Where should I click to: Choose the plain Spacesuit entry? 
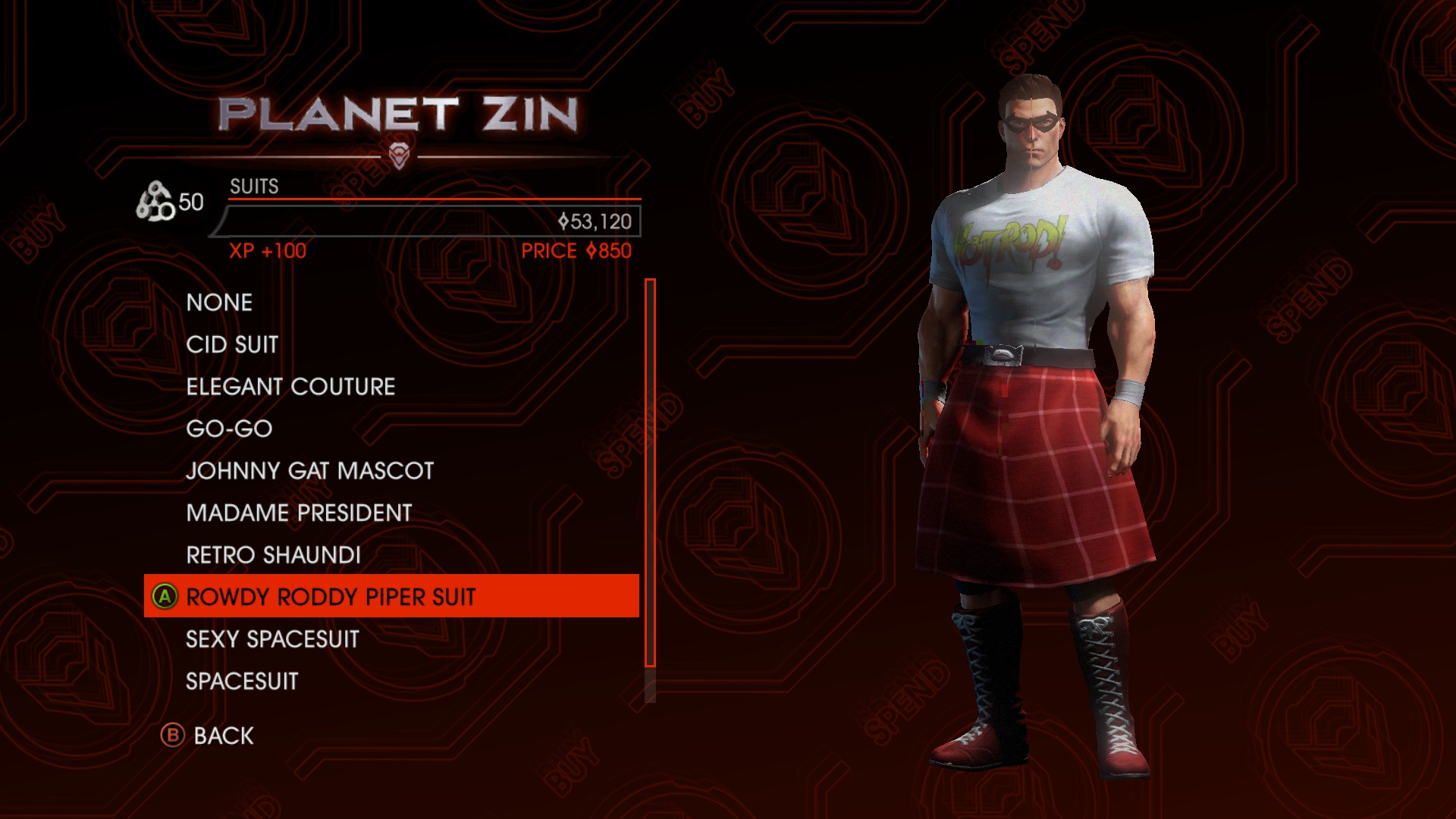[242, 682]
